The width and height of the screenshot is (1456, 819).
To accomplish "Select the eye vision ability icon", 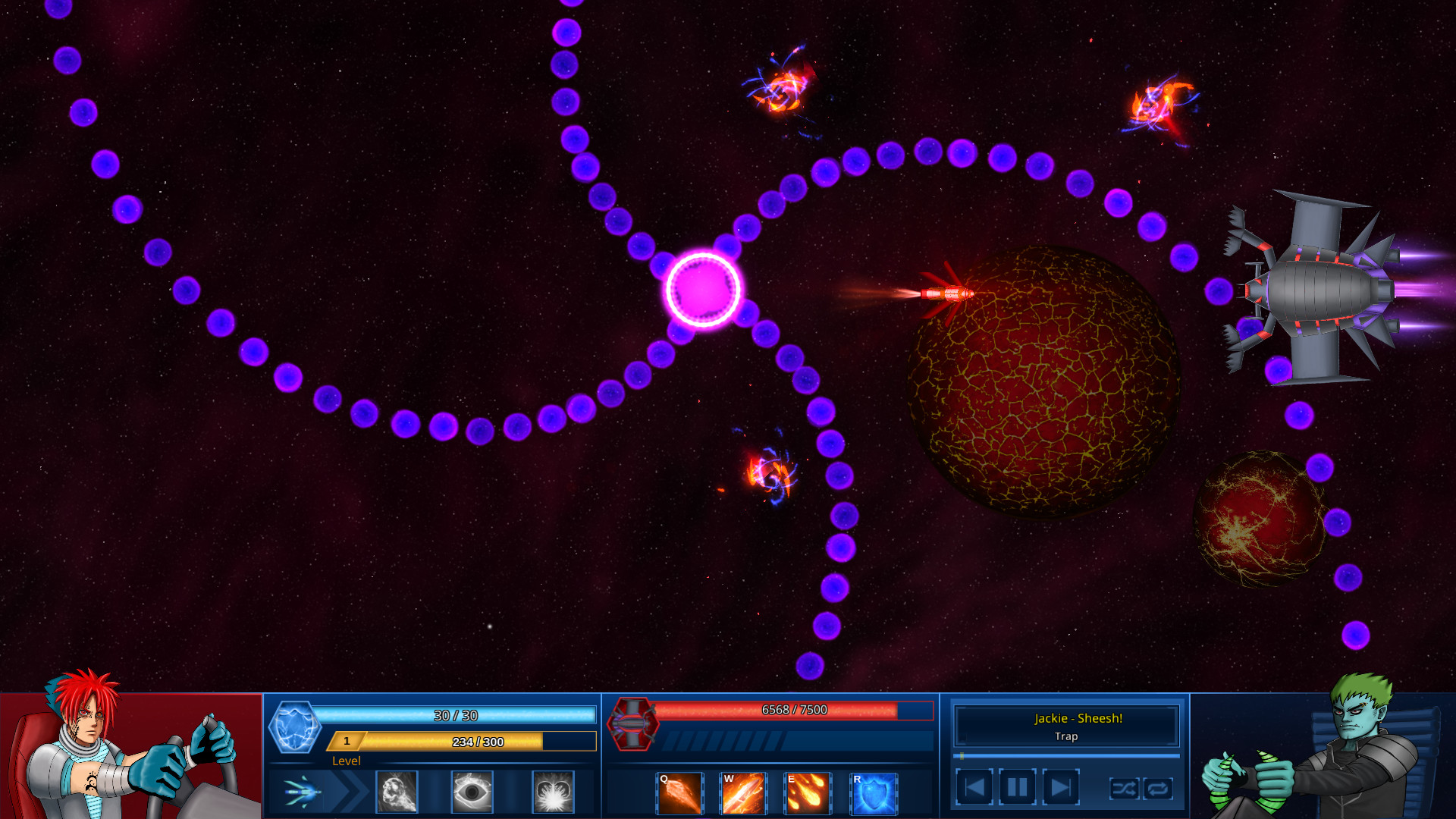I will coord(472,792).
